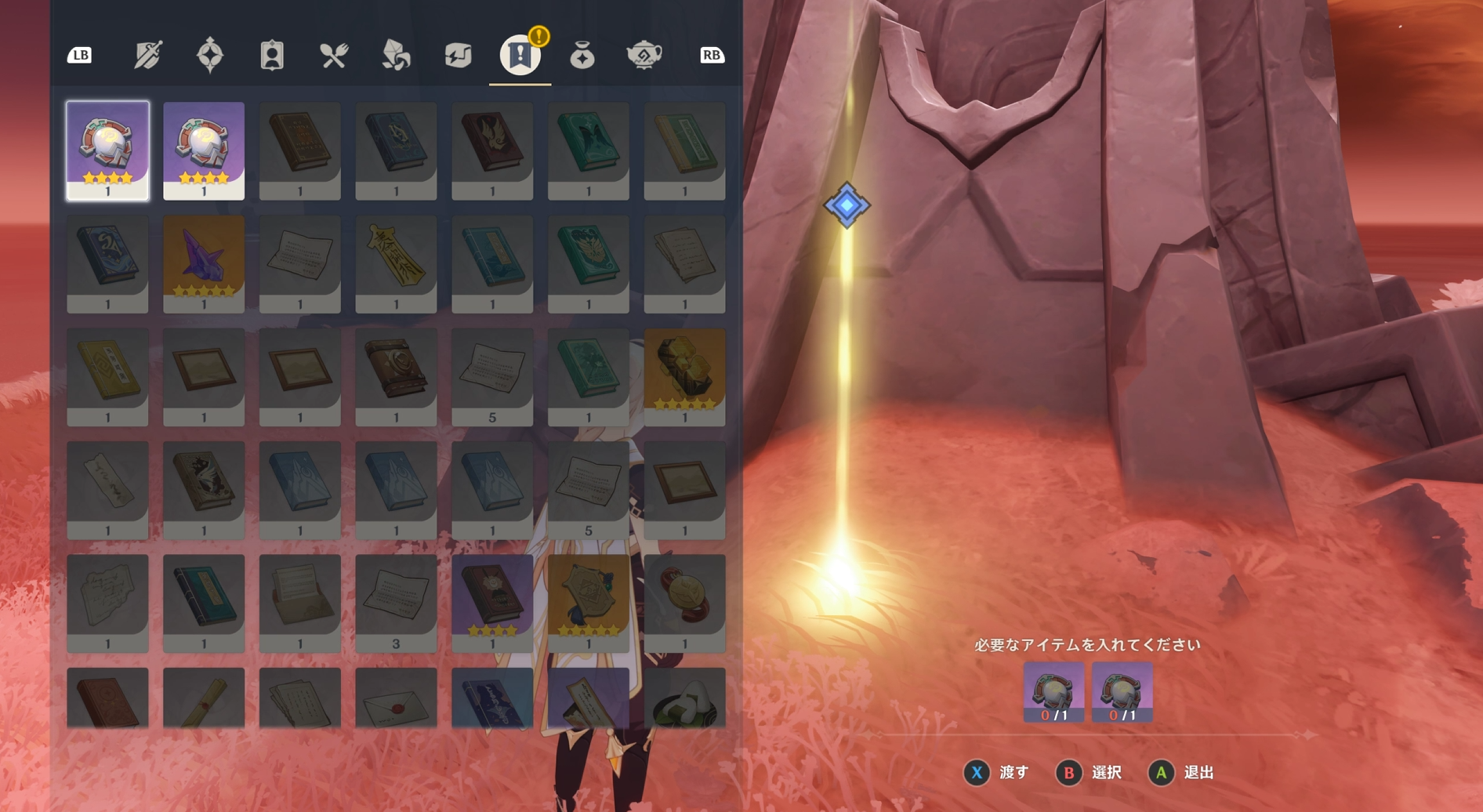Open the artifacts inventory tab

(x=208, y=55)
